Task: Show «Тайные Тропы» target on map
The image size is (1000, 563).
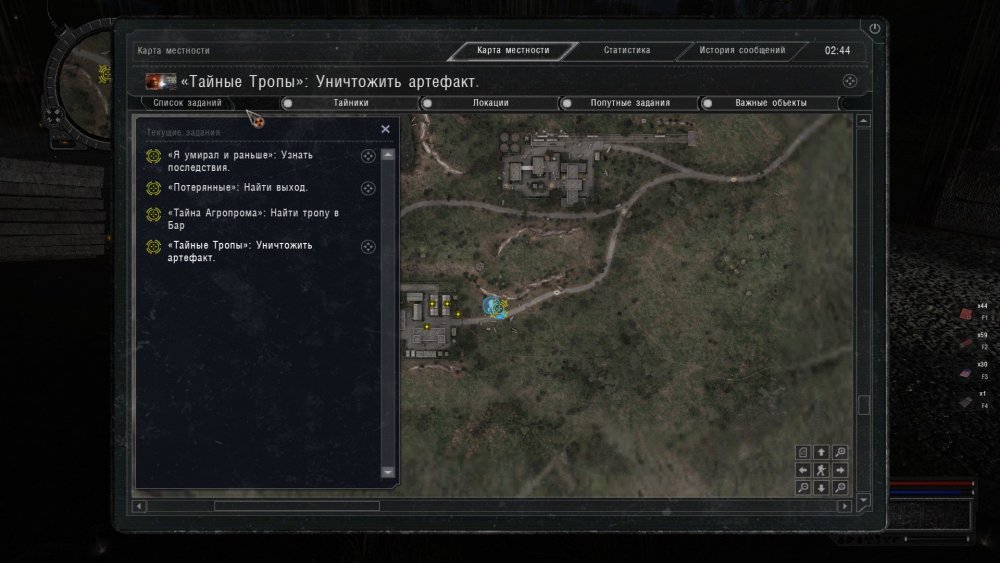Action: 367,246
